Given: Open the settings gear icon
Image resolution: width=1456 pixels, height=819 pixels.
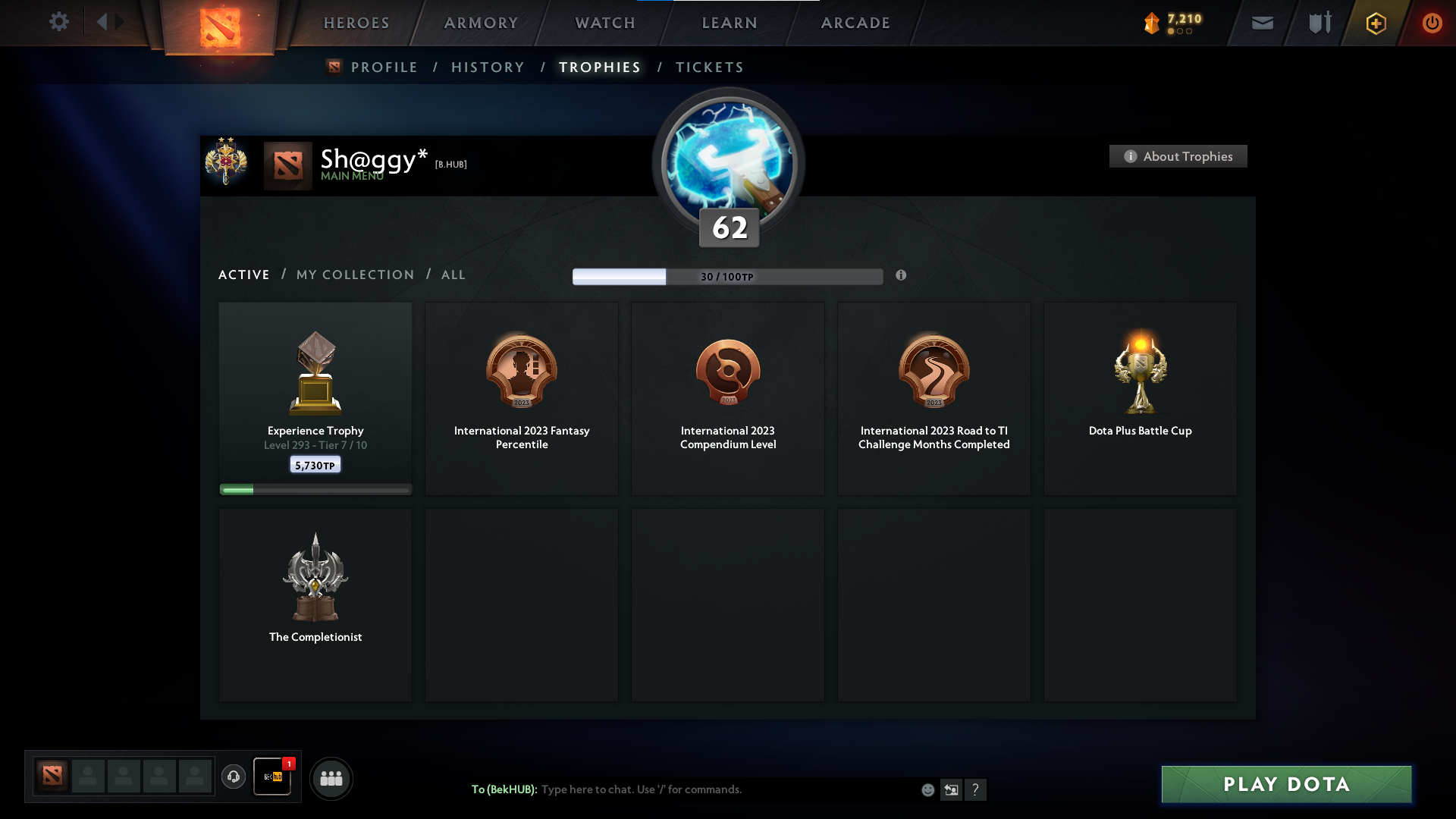Looking at the screenshot, I should [59, 22].
